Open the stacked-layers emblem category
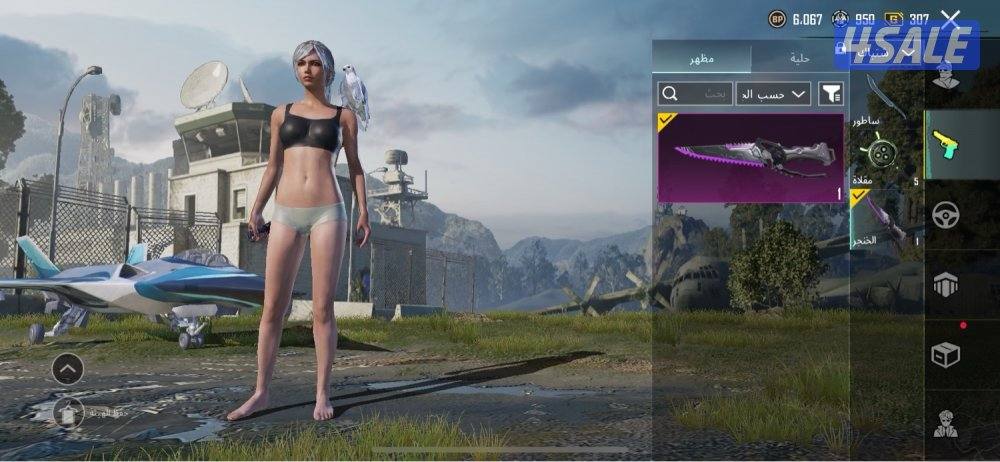The image size is (1000, 462). point(945,284)
